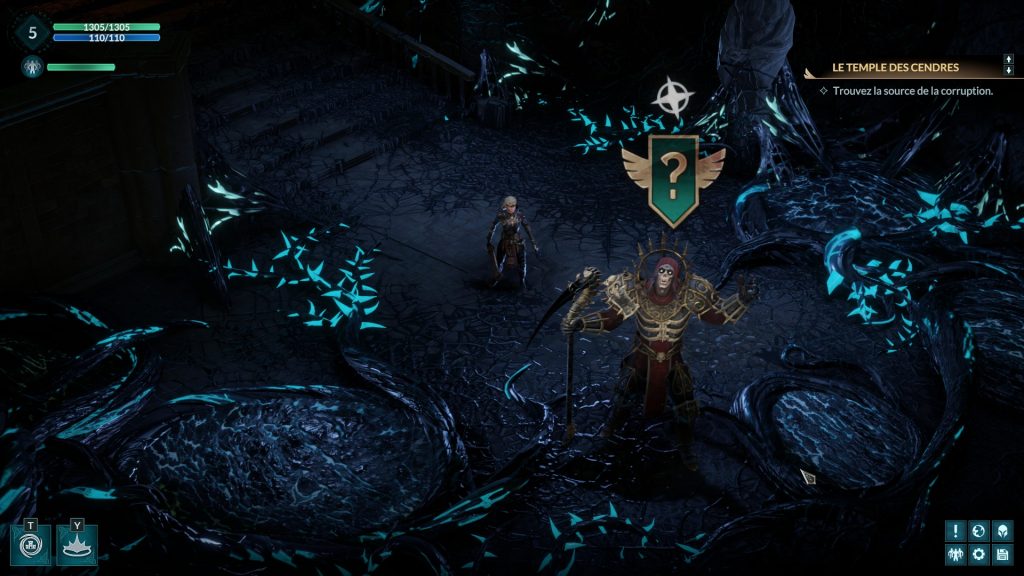Select the Le Temple des Cendres quest header

pyautogui.click(x=896, y=68)
